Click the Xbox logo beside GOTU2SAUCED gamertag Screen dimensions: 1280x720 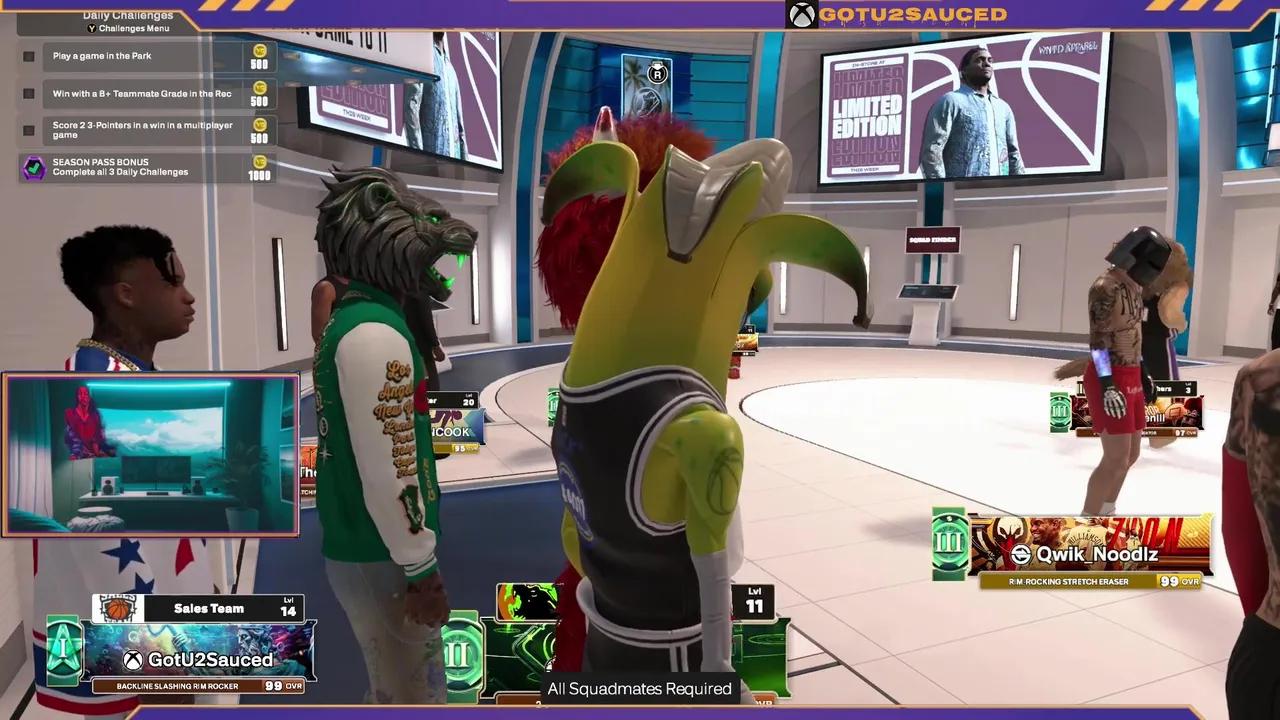(x=800, y=15)
